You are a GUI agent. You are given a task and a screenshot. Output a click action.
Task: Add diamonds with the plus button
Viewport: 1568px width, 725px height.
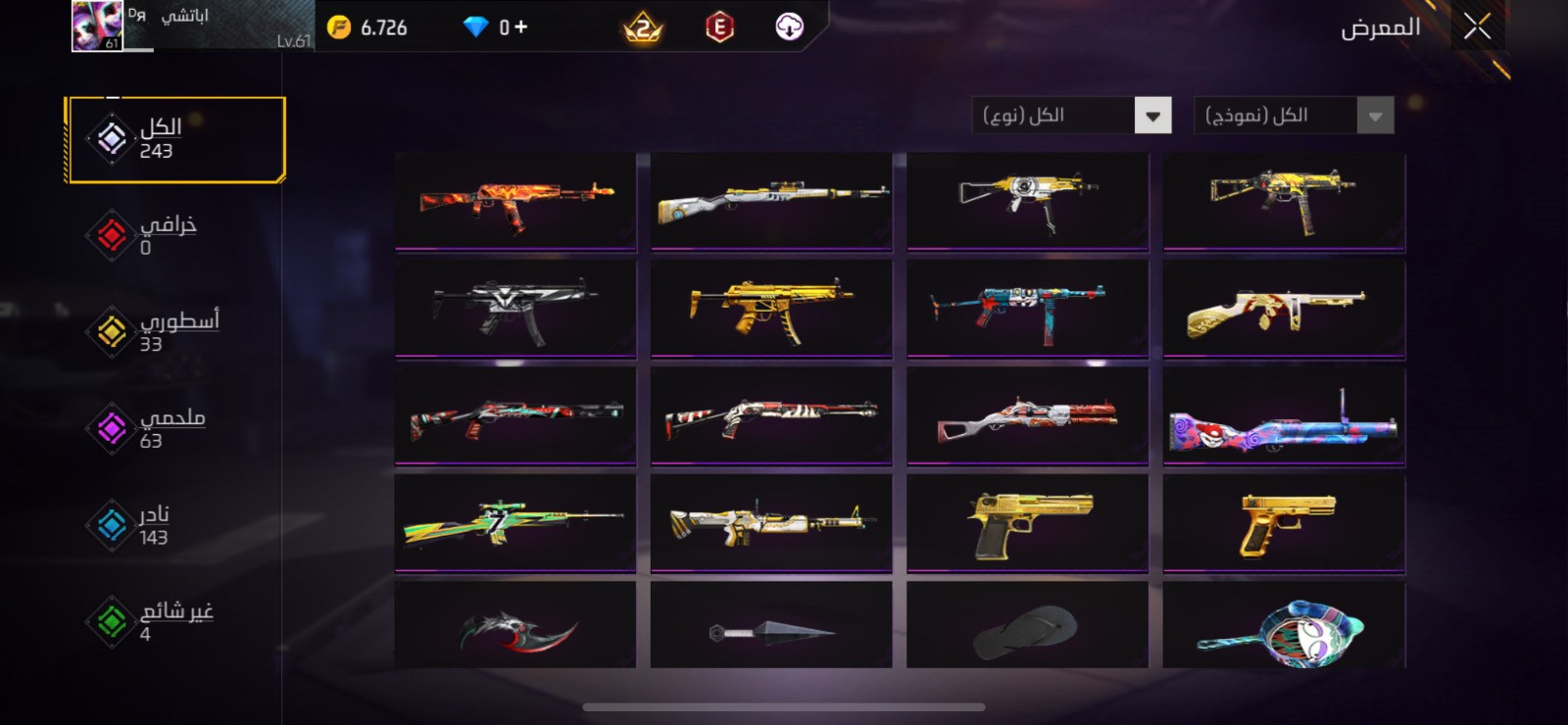(x=520, y=27)
